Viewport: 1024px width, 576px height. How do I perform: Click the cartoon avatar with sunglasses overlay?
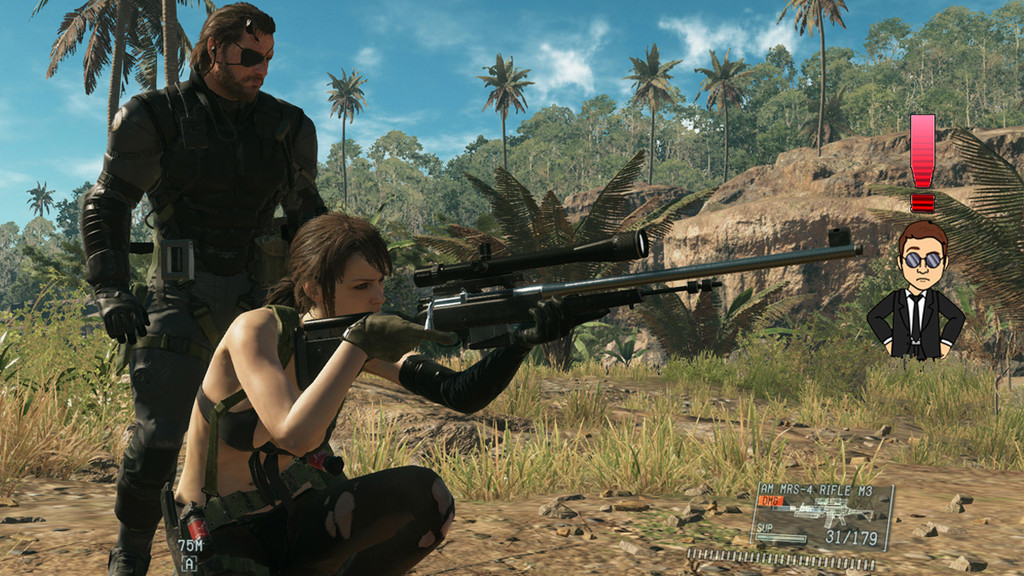[x=916, y=291]
